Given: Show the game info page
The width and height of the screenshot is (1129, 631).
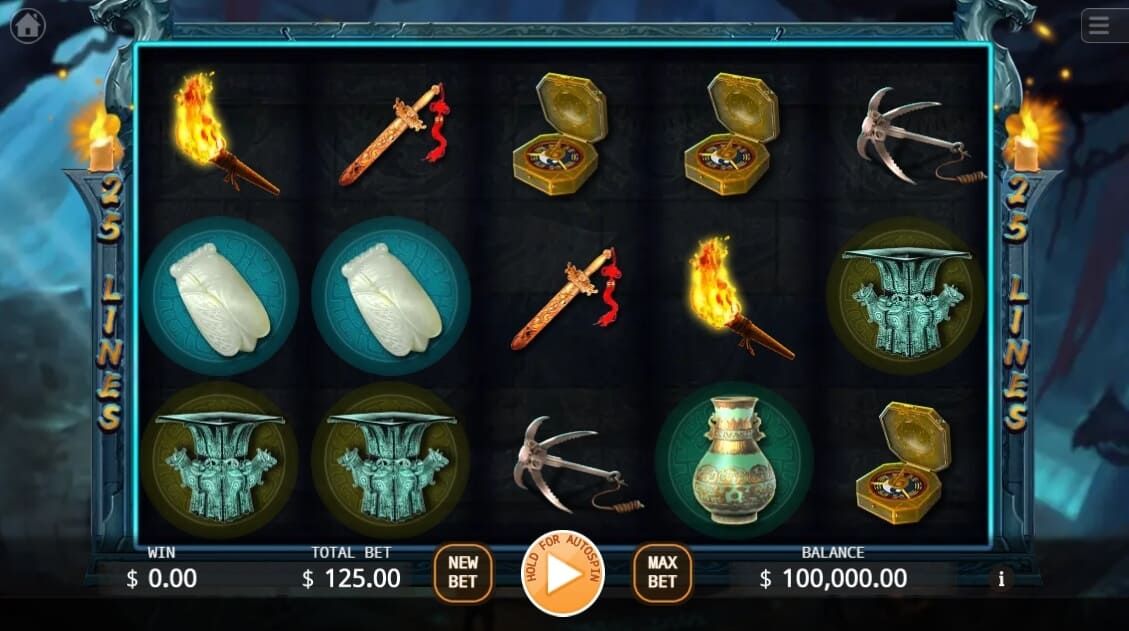Looking at the screenshot, I should tap(1000, 578).
